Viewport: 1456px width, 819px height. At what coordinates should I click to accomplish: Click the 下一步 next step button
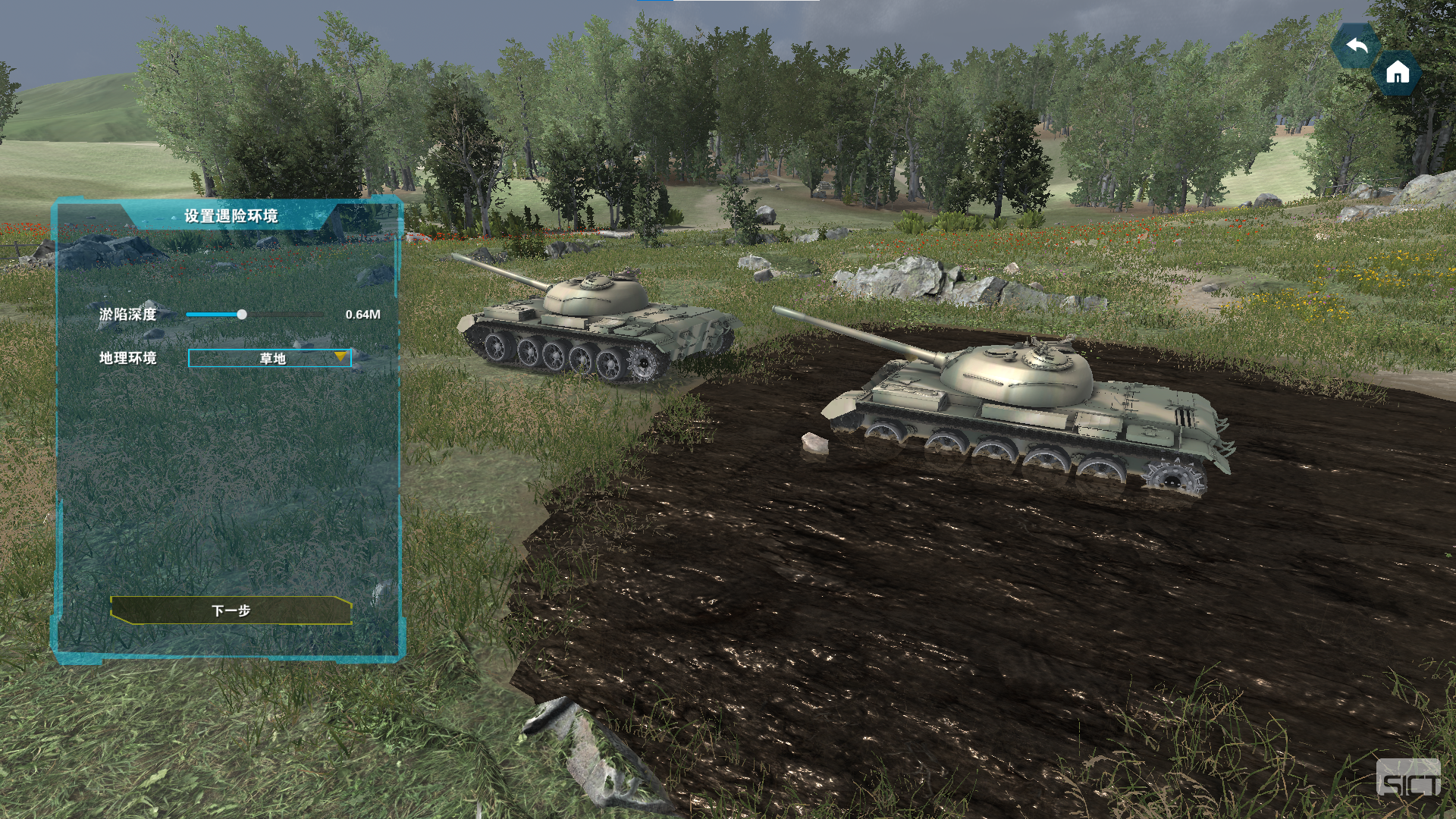231,610
